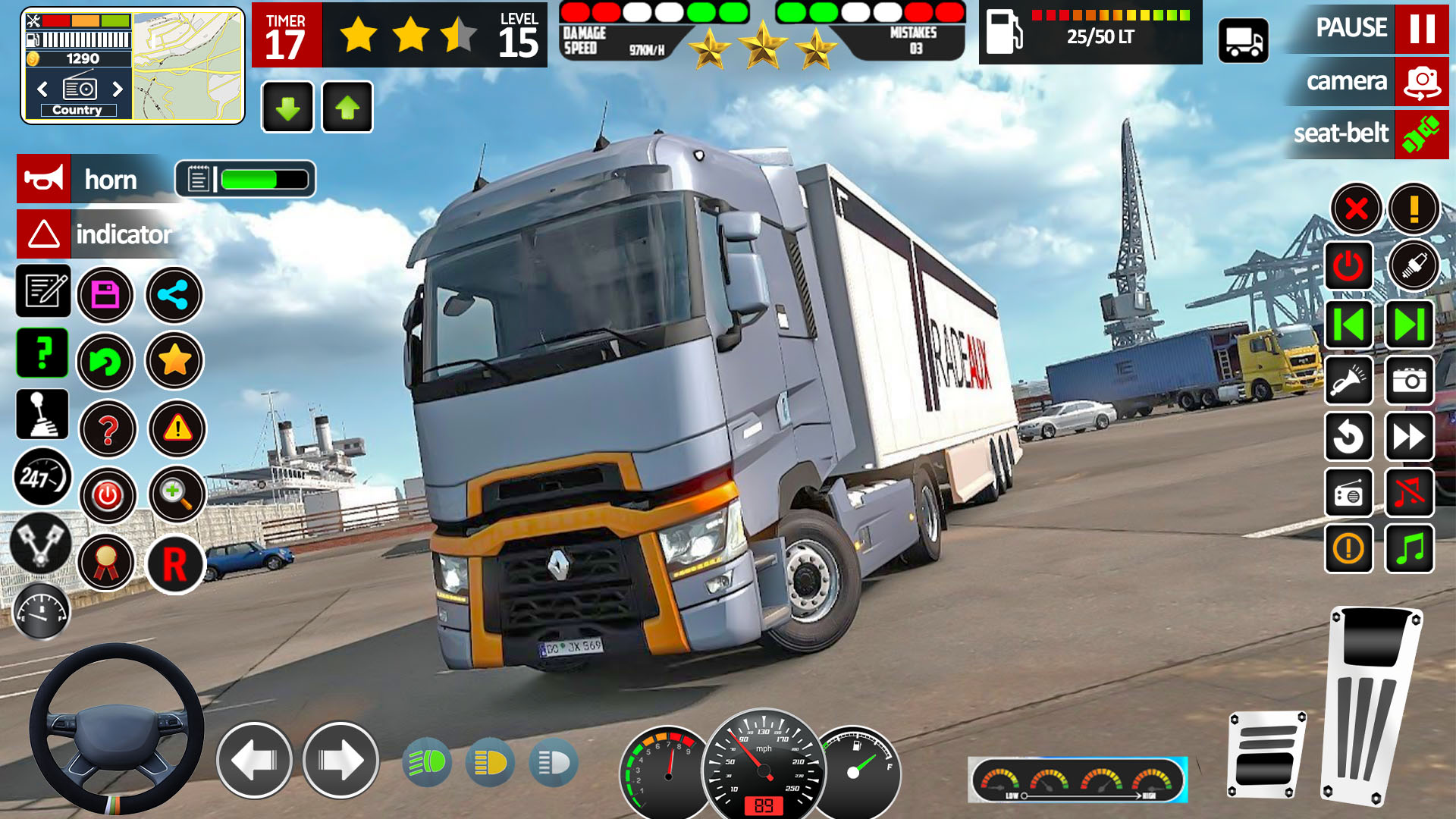Click the green up arrow button
Image resolution: width=1456 pixels, height=819 pixels.
click(x=347, y=108)
